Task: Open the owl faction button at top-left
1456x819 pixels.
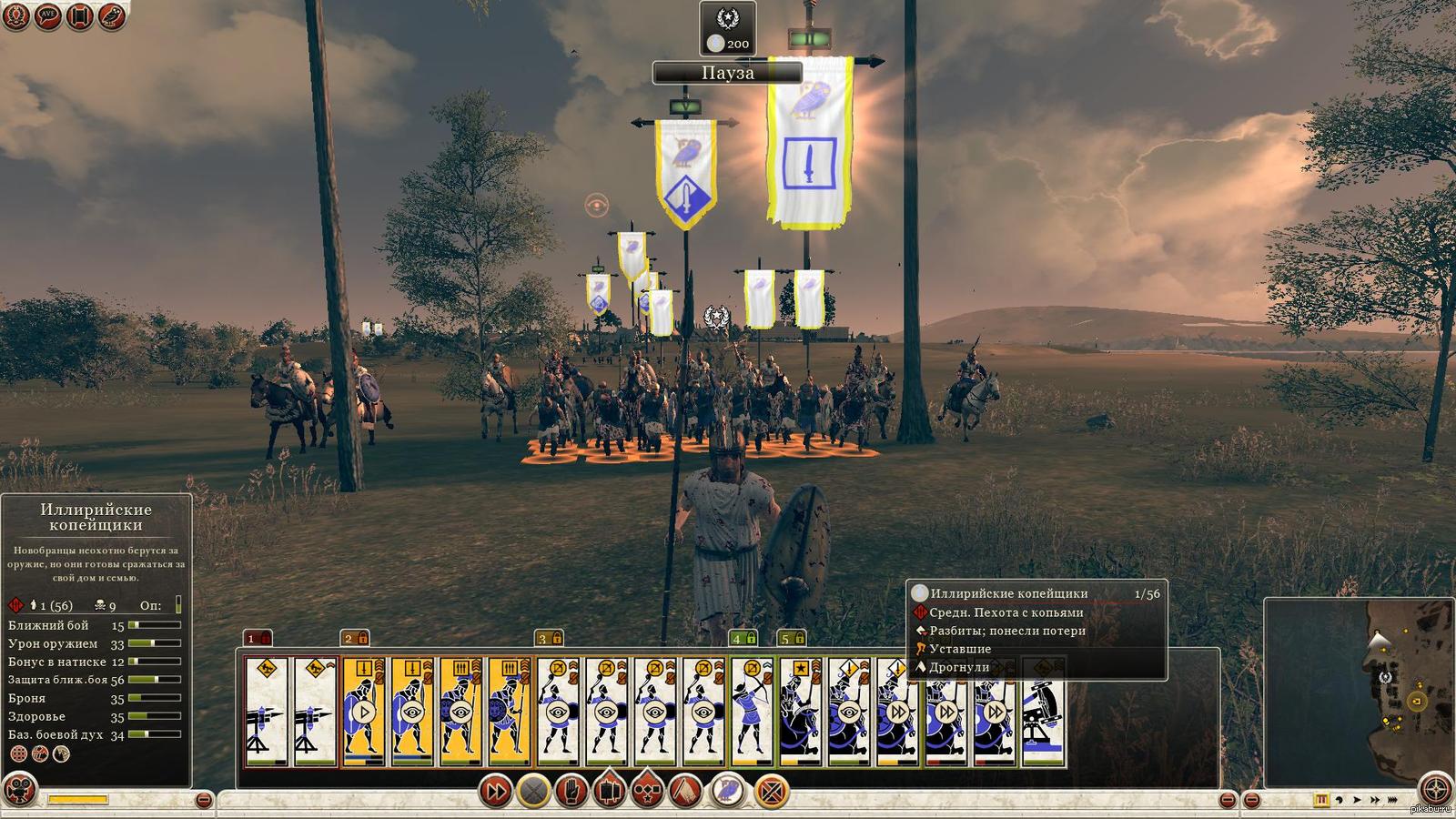Action: [111, 15]
